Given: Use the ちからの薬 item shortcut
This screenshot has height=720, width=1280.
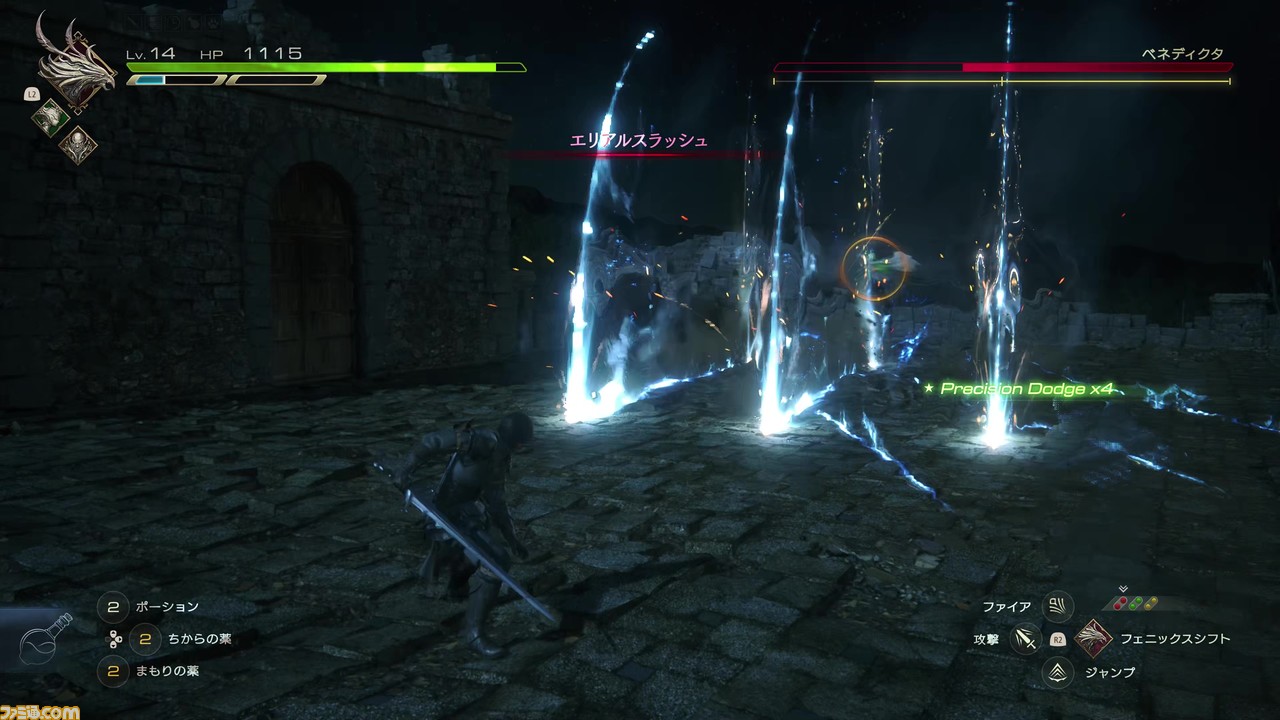Looking at the screenshot, I should tap(145, 638).
